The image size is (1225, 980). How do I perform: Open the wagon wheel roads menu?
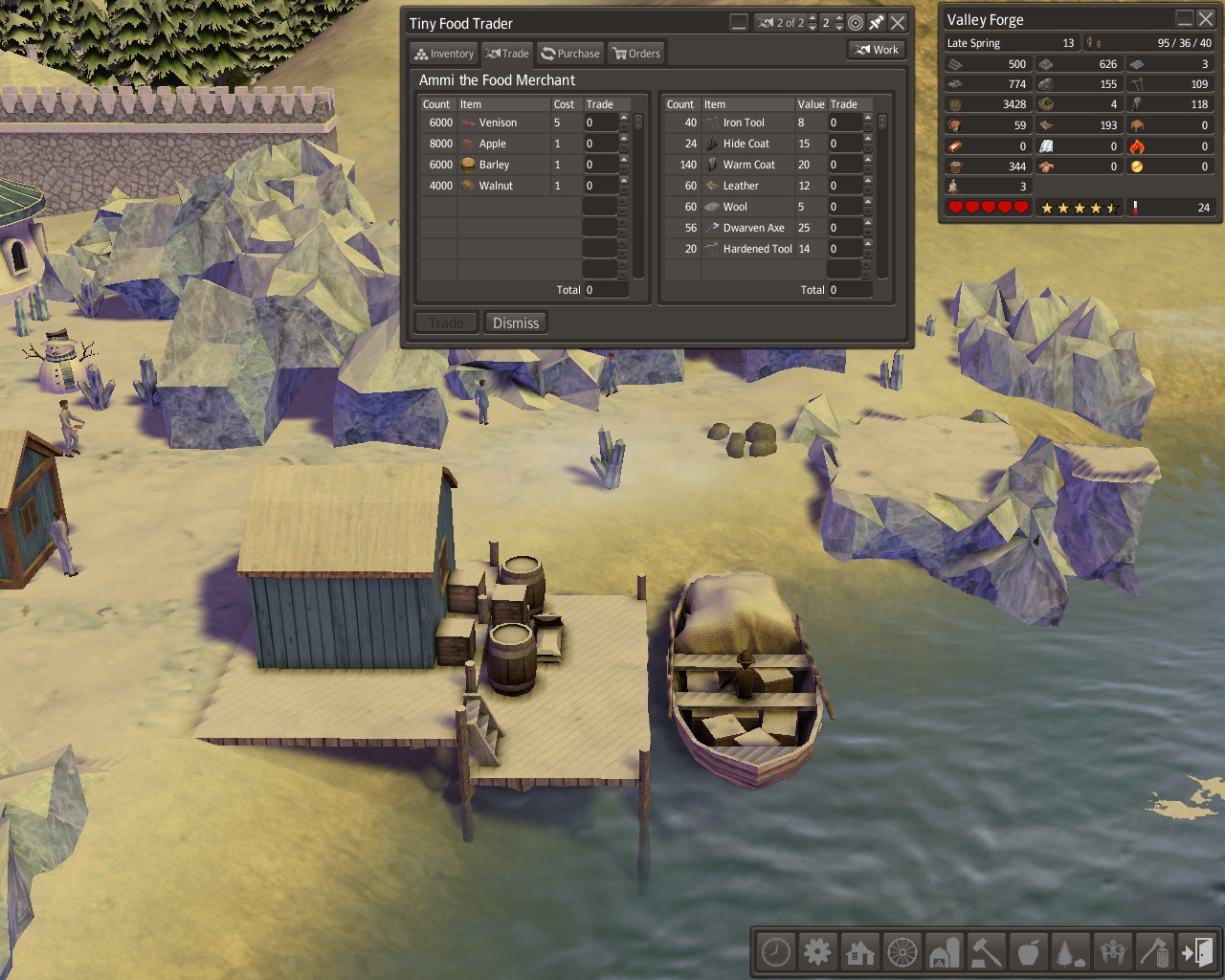coord(902,952)
